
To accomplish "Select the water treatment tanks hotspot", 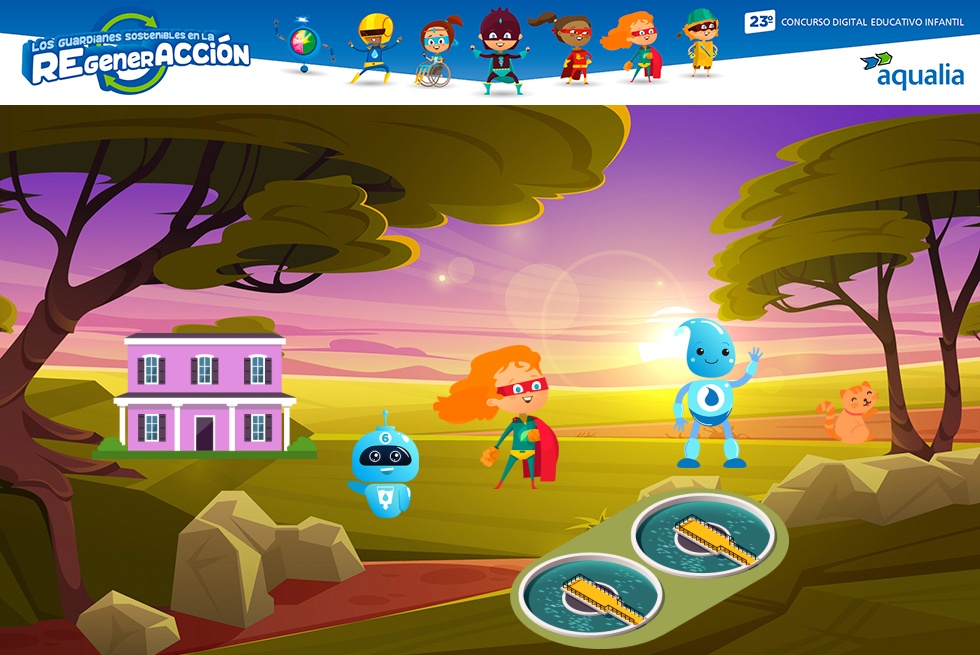I will click(648, 564).
